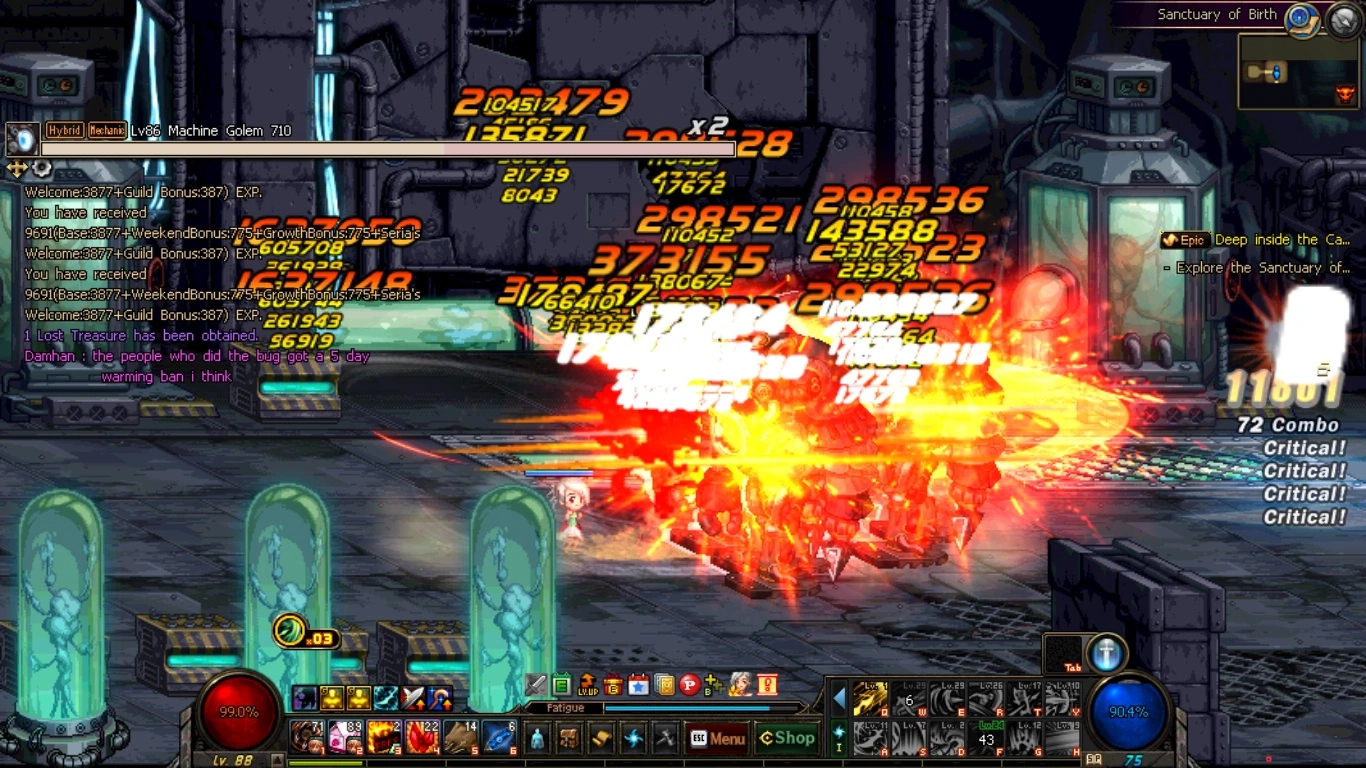The width and height of the screenshot is (1366, 768).
Task: Click the skill bar left arrow
Action: click(839, 699)
